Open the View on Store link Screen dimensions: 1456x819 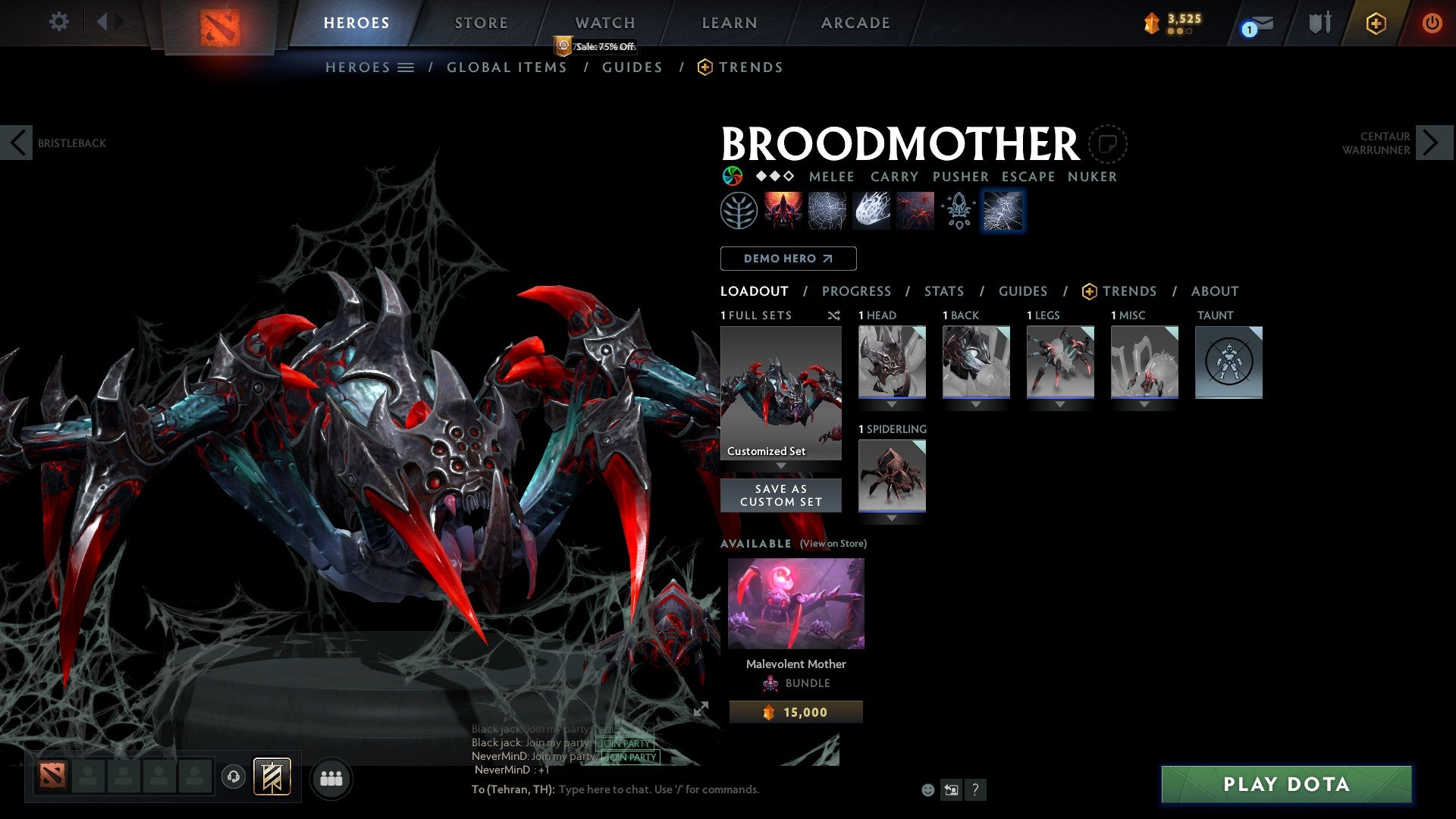[x=833, y=544]
